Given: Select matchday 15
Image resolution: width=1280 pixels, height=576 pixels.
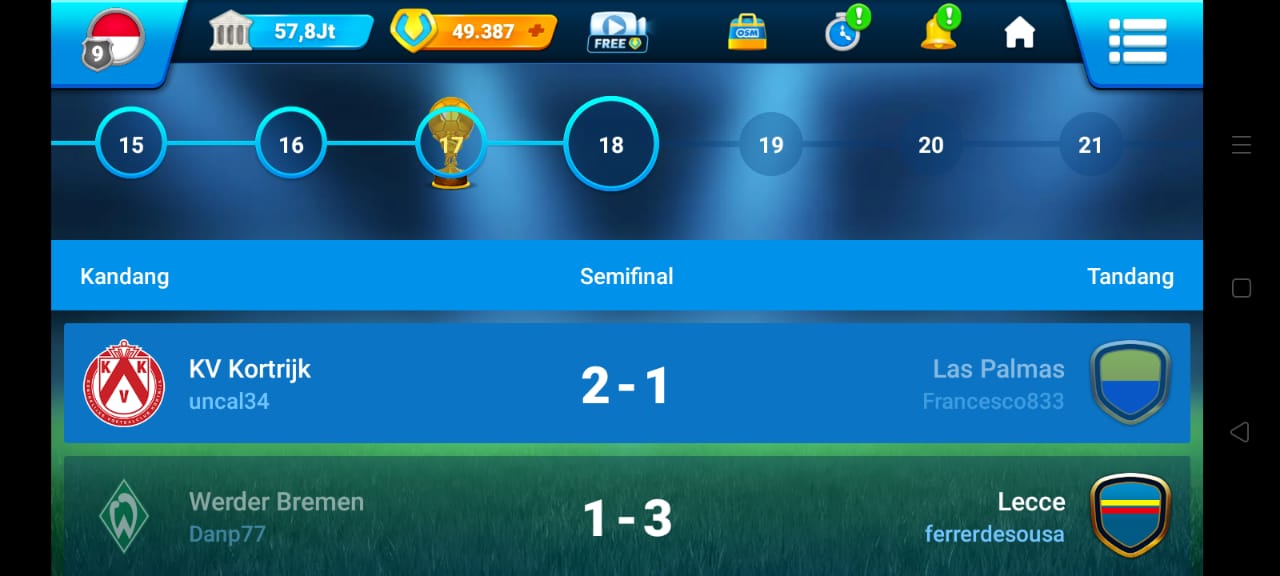Looking at the screenshot, I should tap(131, 145).
